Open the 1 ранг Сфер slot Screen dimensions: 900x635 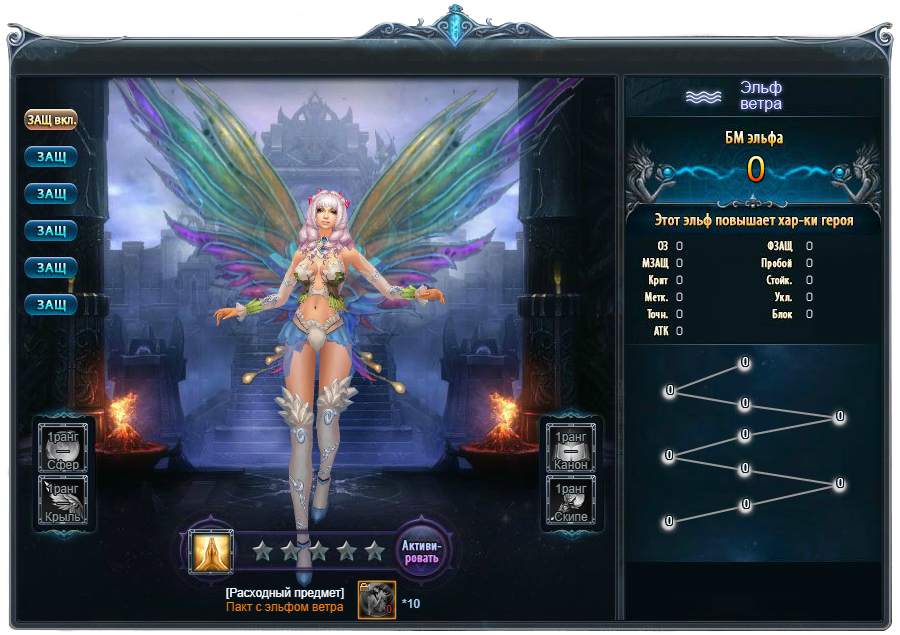(x=64, y=446)
